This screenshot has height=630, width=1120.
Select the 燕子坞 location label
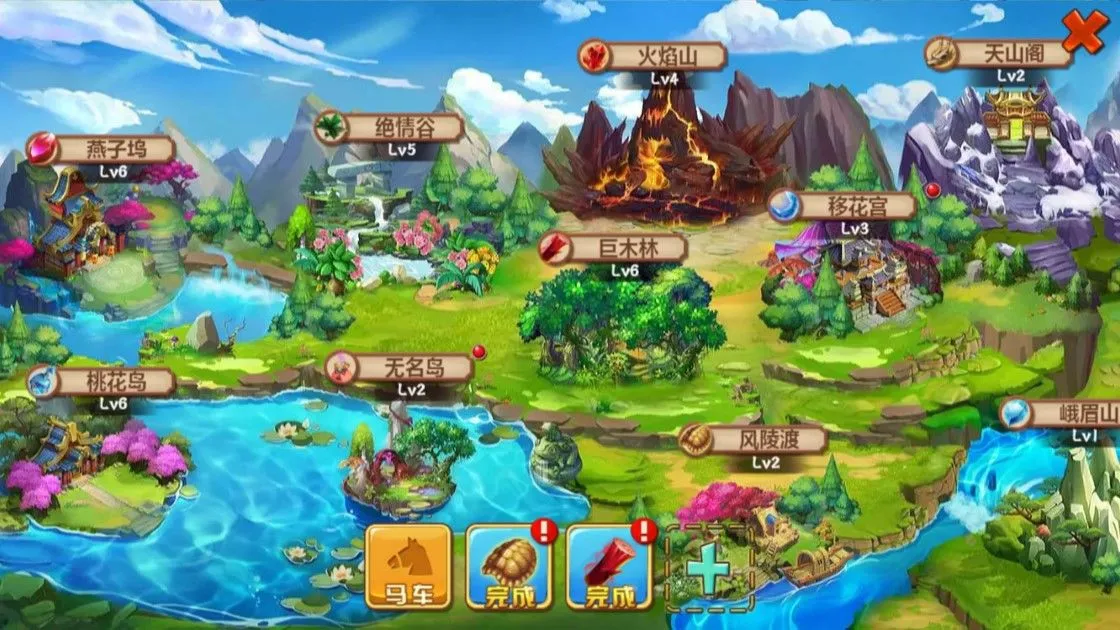click(x=102, y=150)
